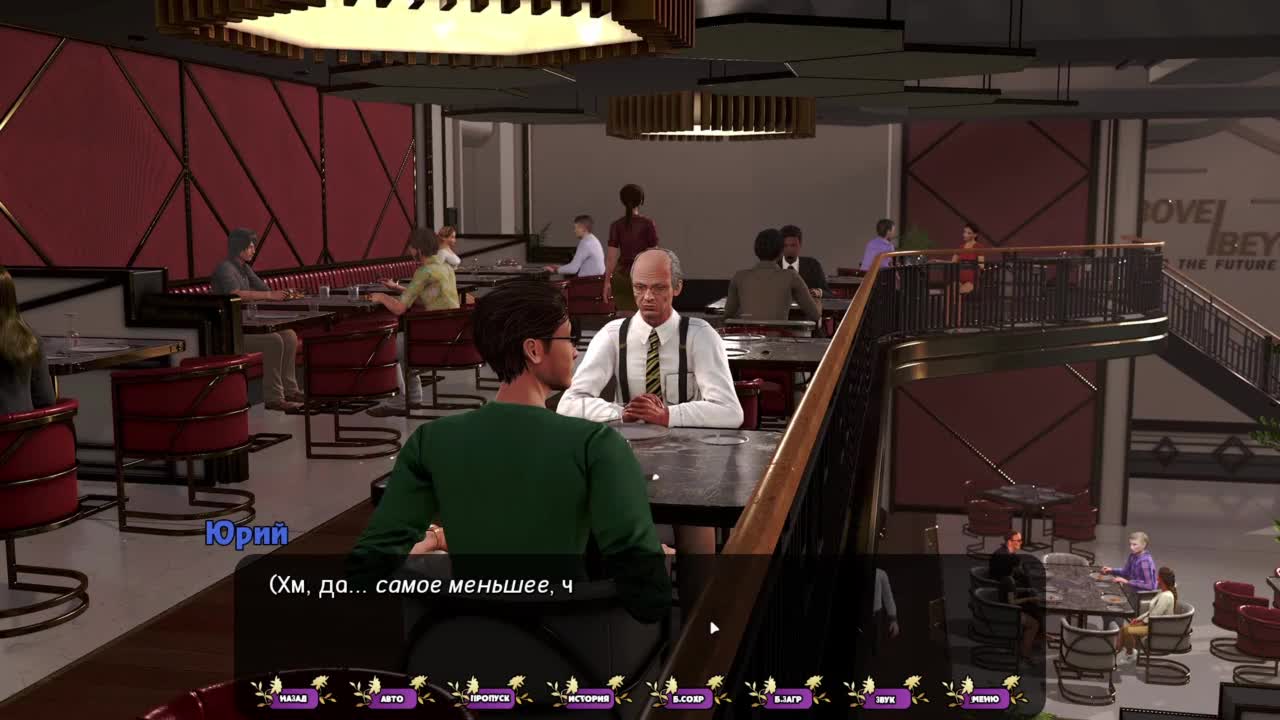
Task: Skip dialogue using ПРОПУСК
Action: 491,698
